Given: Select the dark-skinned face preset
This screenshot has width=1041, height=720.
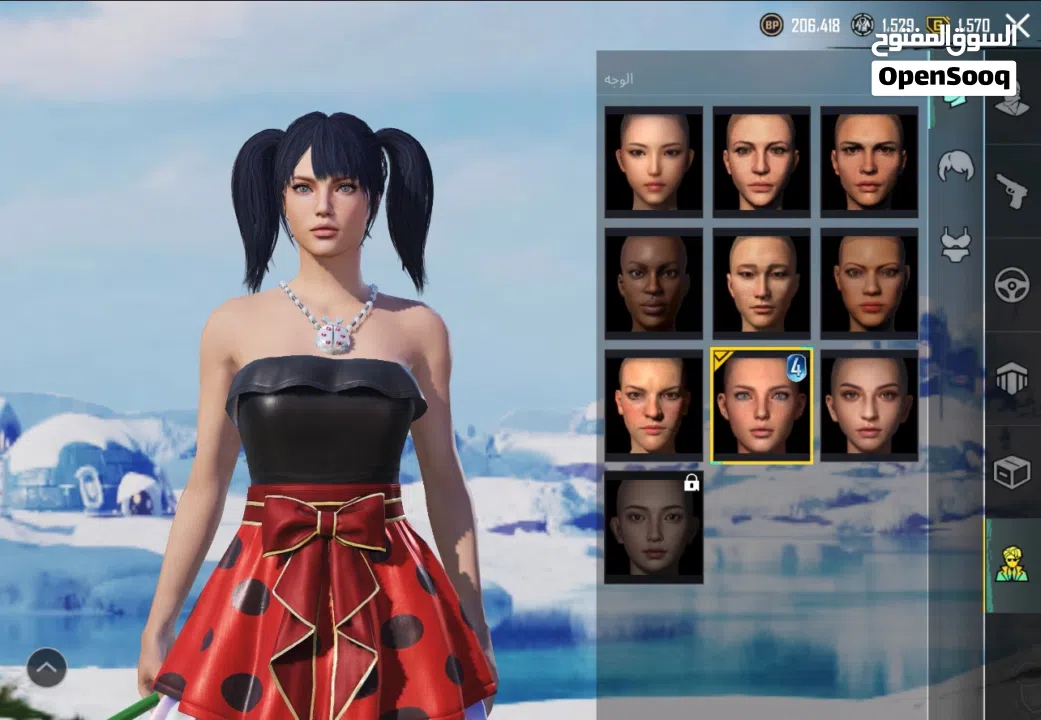Looking at the screenshot, I should 654,284.
